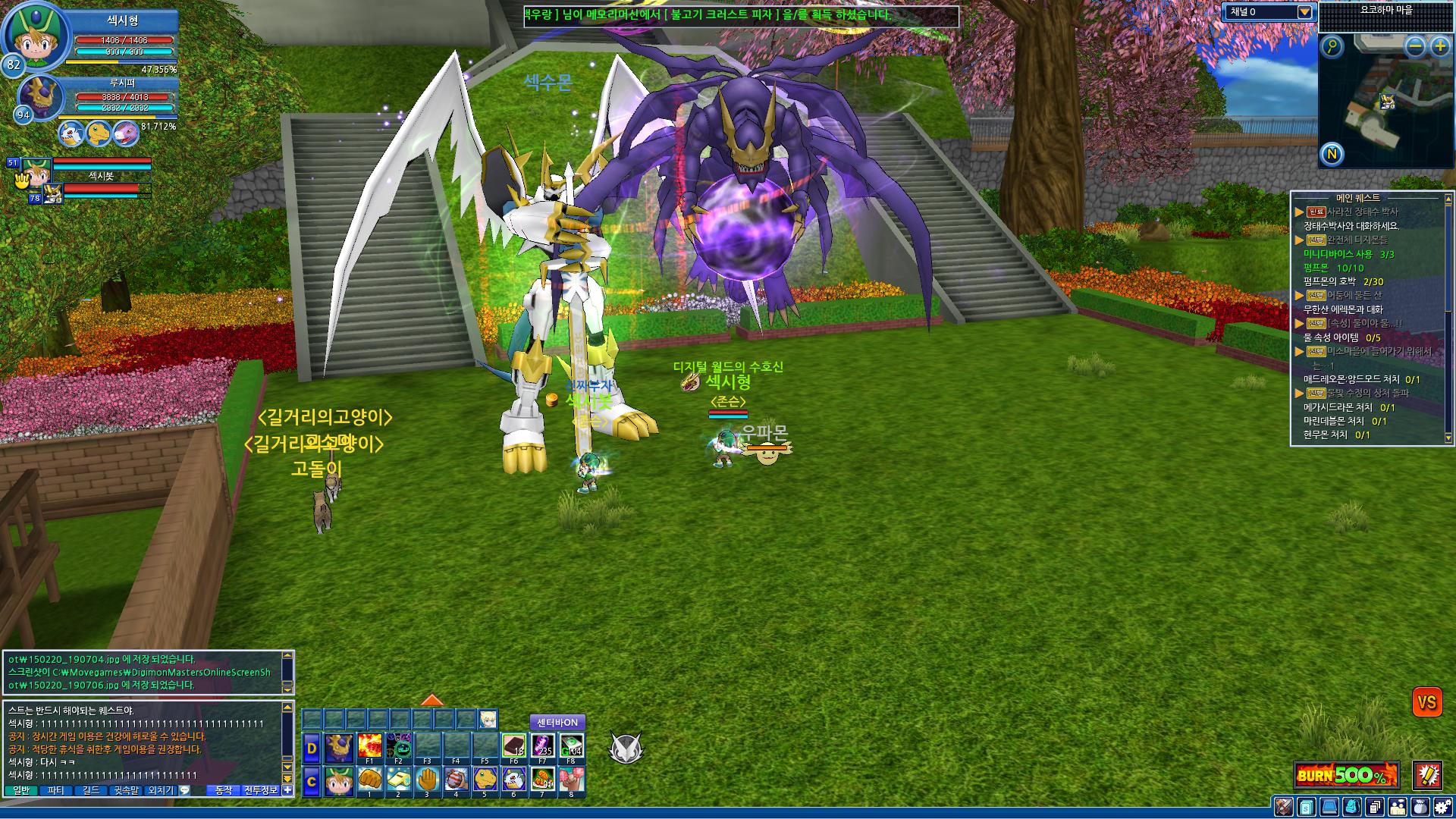The width and height of the screenshot is (1456, 819).
Task: Open the minimap magnifier search button
Action: click(x=1332, y=47)
